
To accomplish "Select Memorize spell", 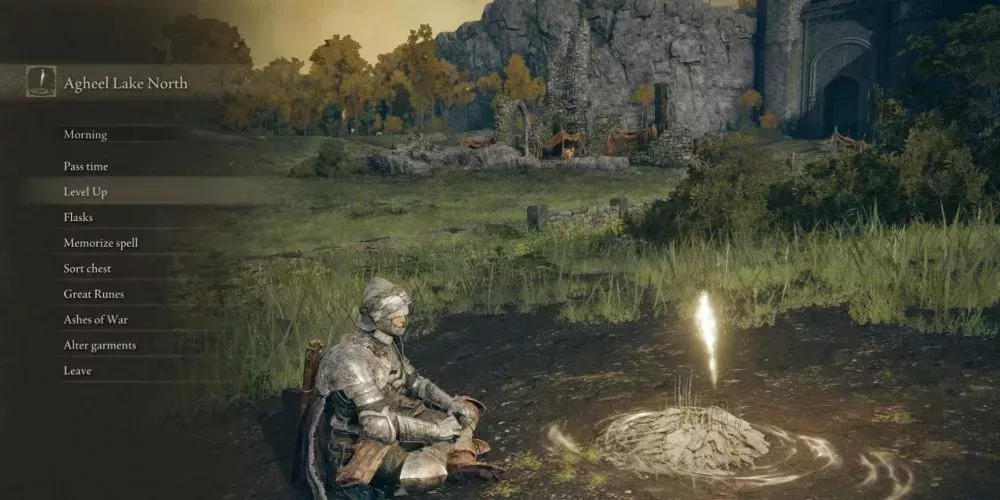I will coord(100,243).
